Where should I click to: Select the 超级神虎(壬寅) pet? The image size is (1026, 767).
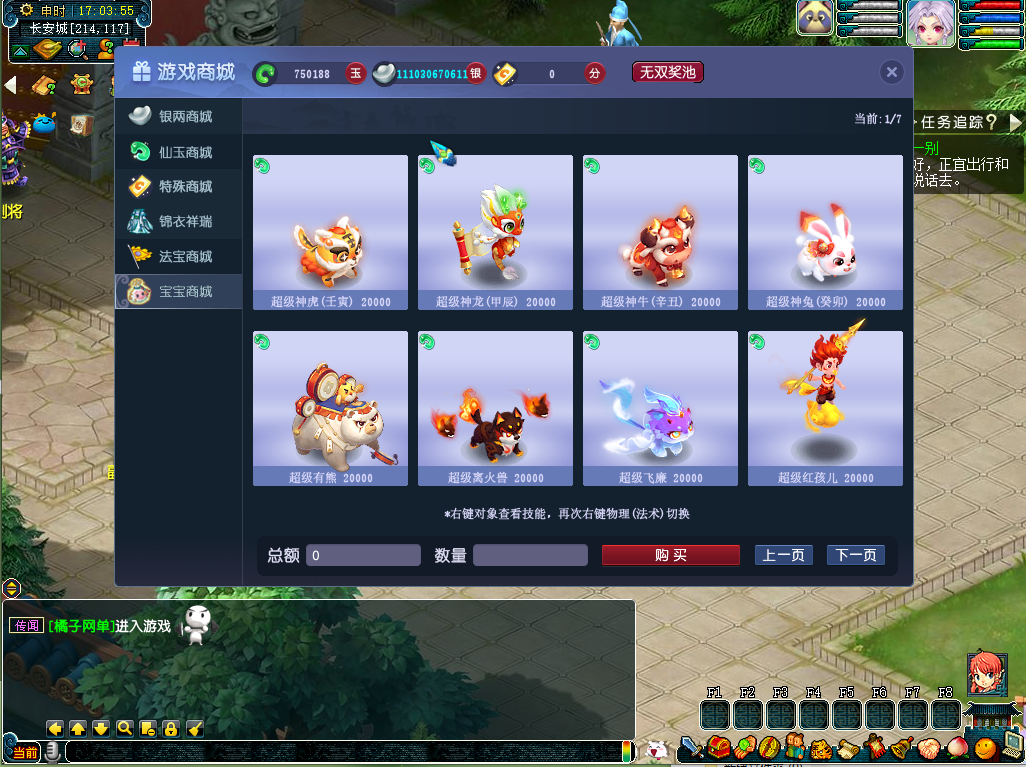coord(330,231)
